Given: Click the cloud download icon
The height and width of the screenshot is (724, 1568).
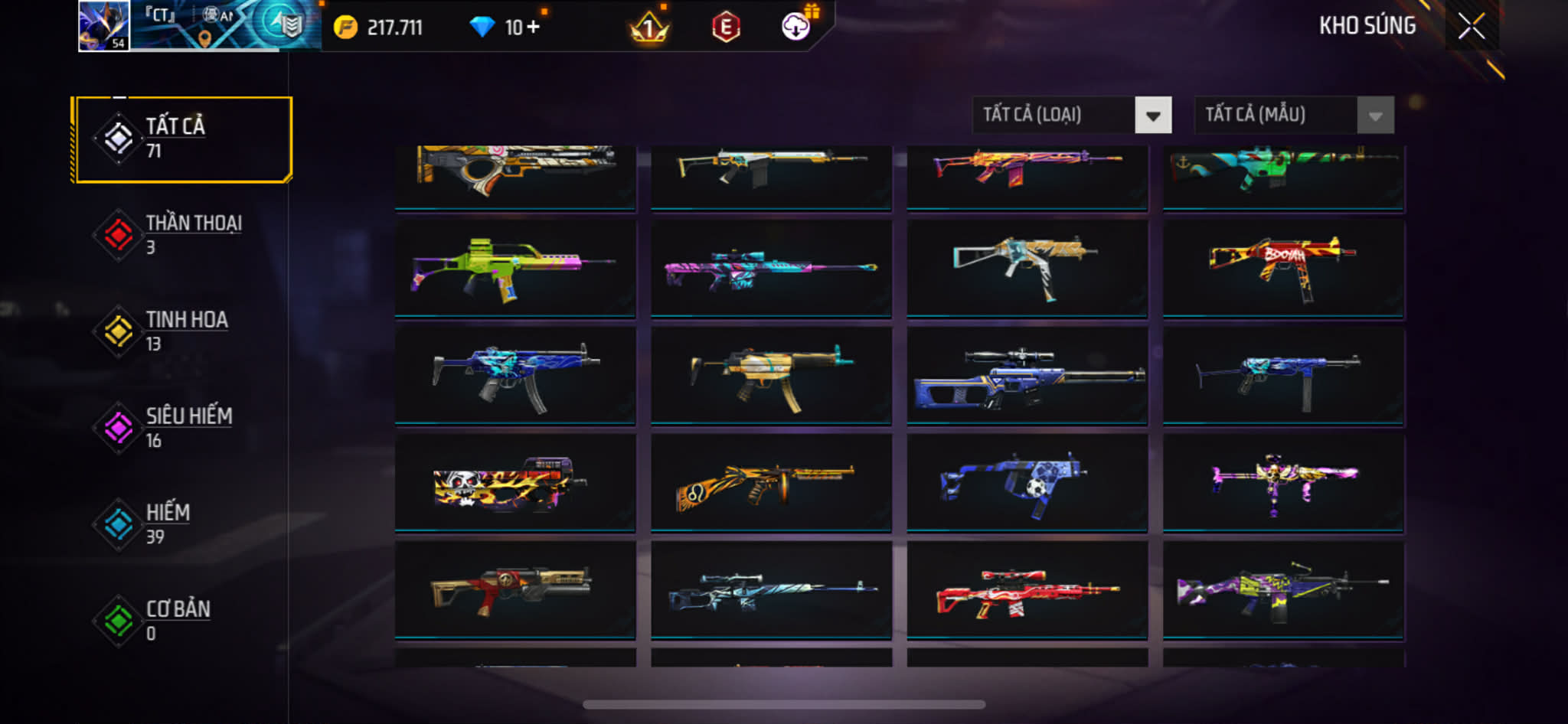Looking at the screenshot, I should coord(796,28).
